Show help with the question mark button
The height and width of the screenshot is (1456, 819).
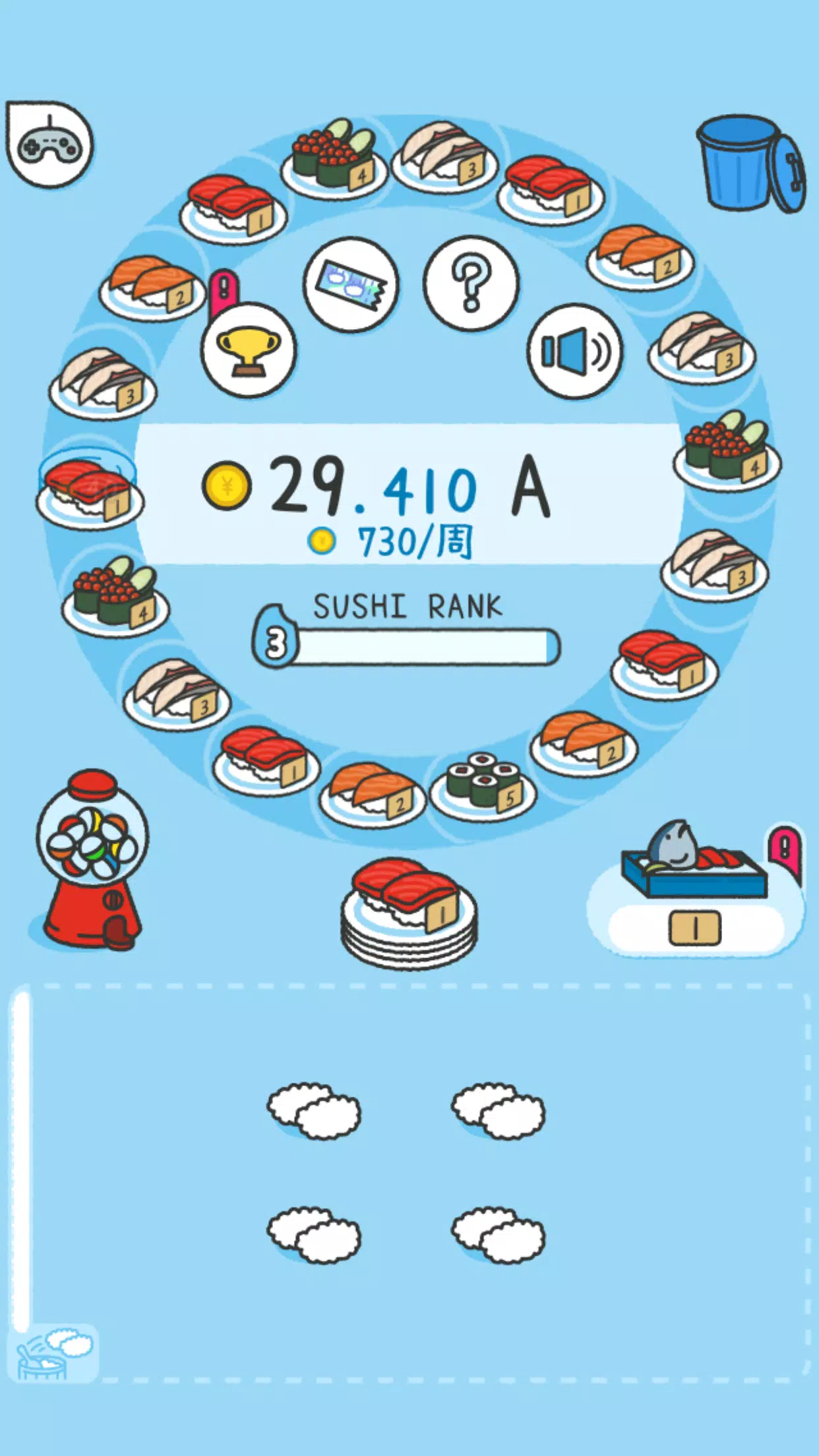(x=471, y=284)
